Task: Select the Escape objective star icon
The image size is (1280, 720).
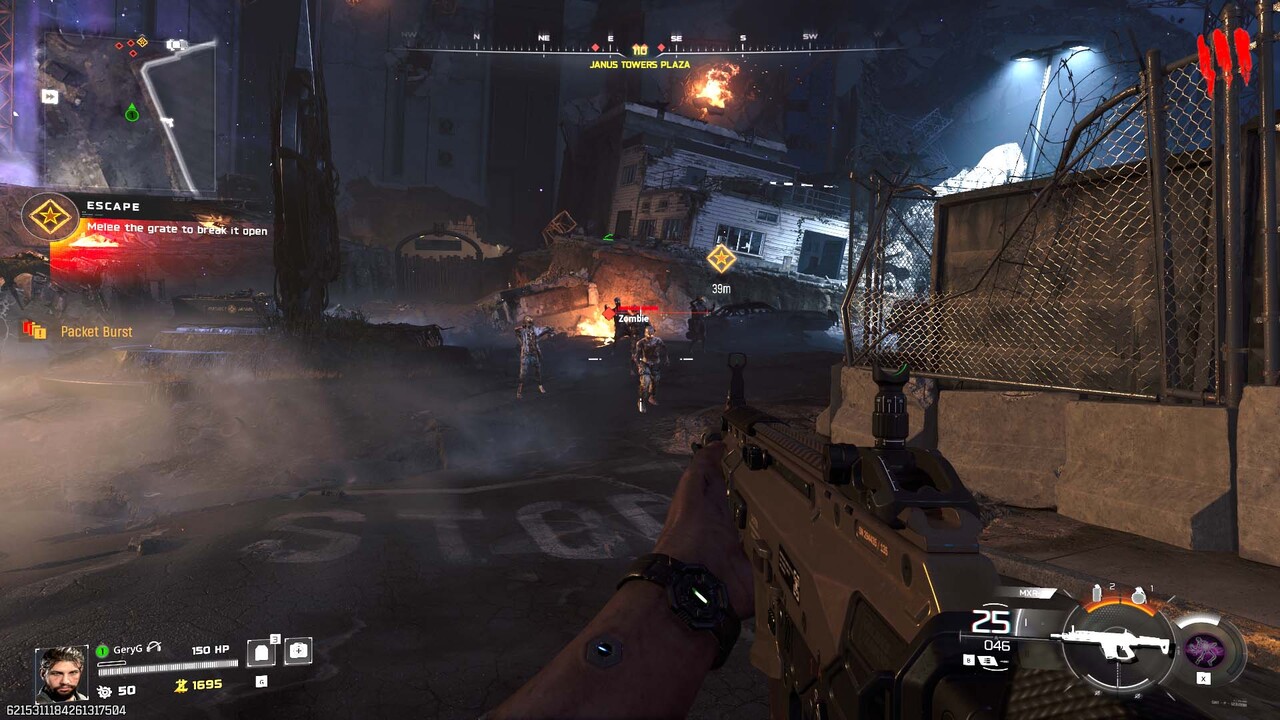Action: tap(49, 216)
